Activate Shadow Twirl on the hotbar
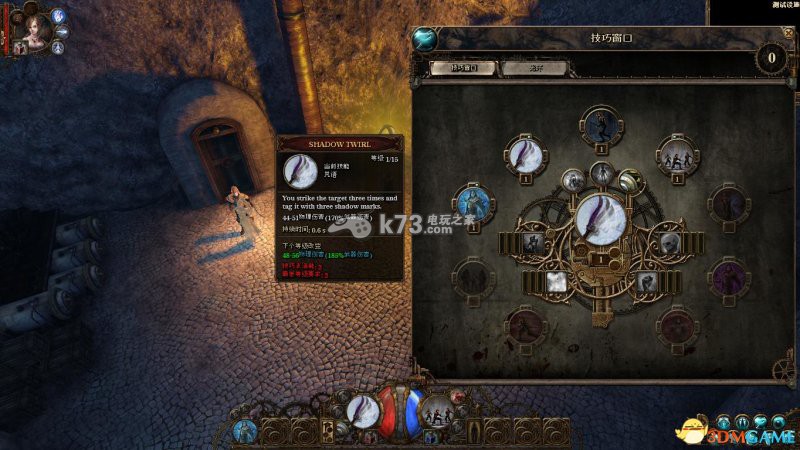The image size is (800, 450). tap(363, 411)
